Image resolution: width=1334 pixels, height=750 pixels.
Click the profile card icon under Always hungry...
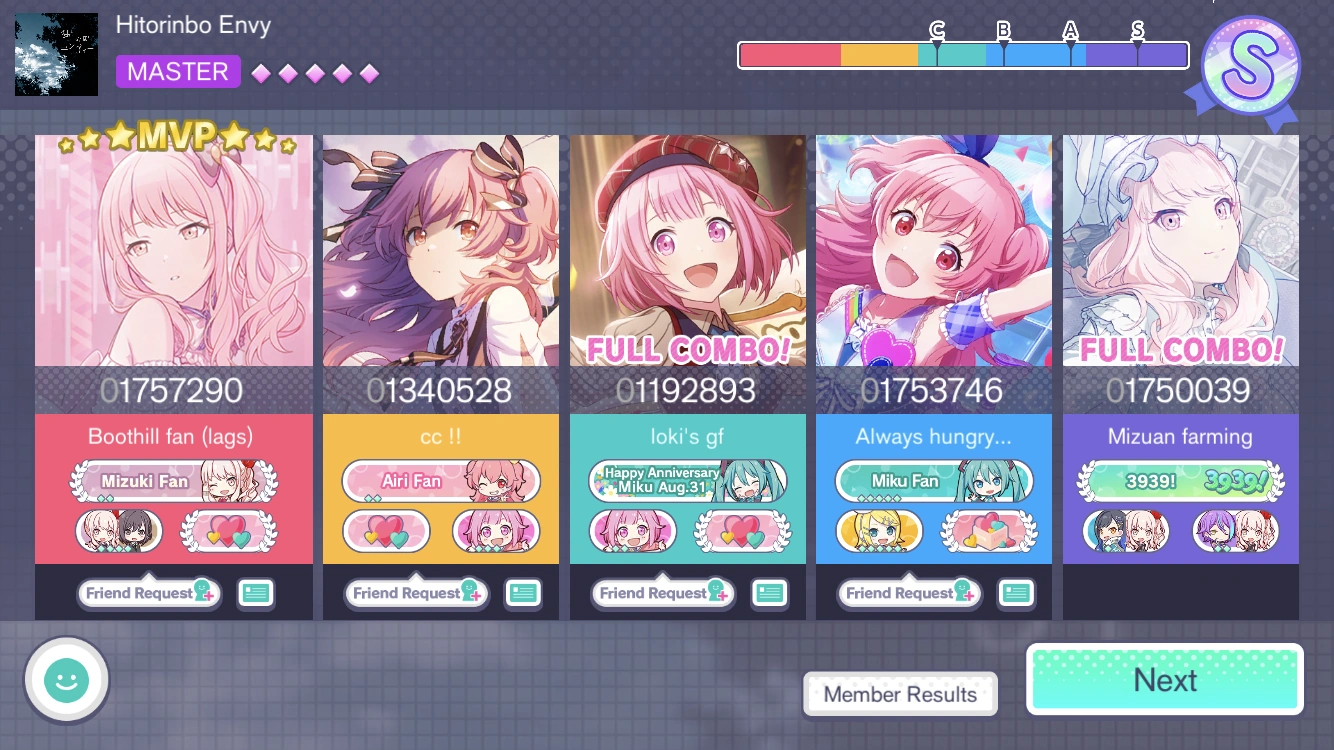tap(1016, 593)
